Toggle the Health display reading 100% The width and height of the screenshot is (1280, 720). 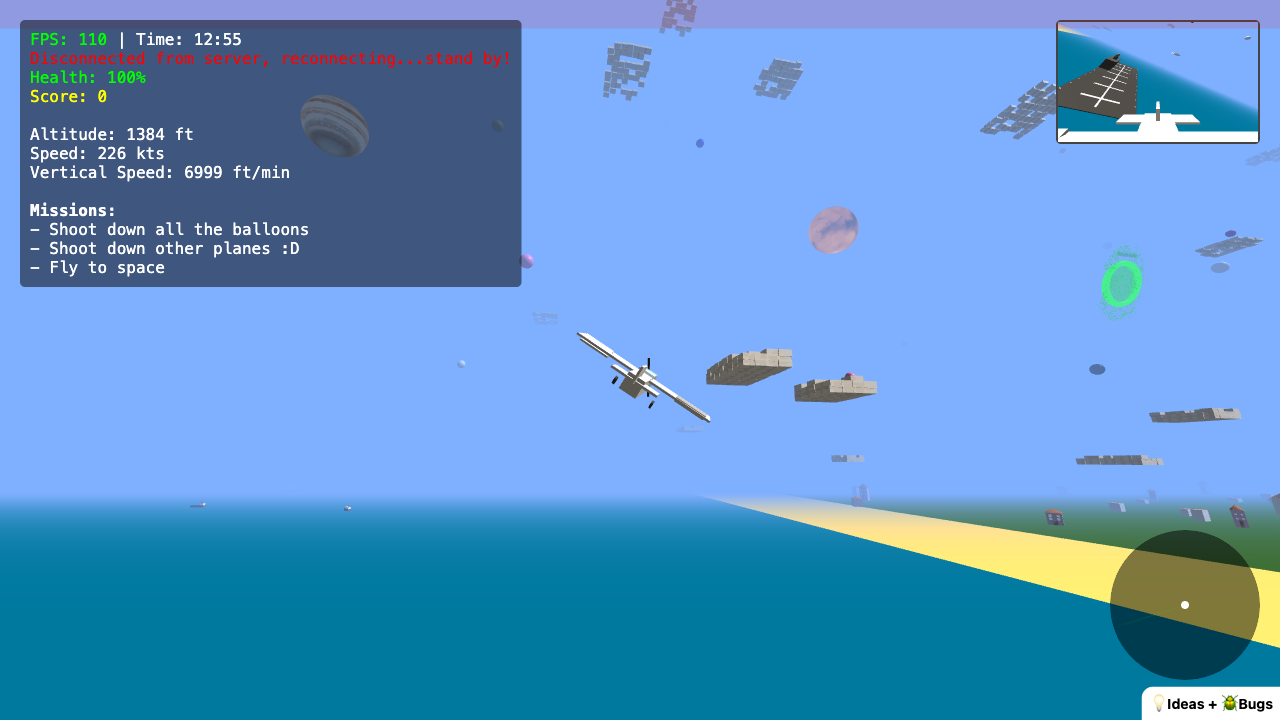tap(88, 77)
